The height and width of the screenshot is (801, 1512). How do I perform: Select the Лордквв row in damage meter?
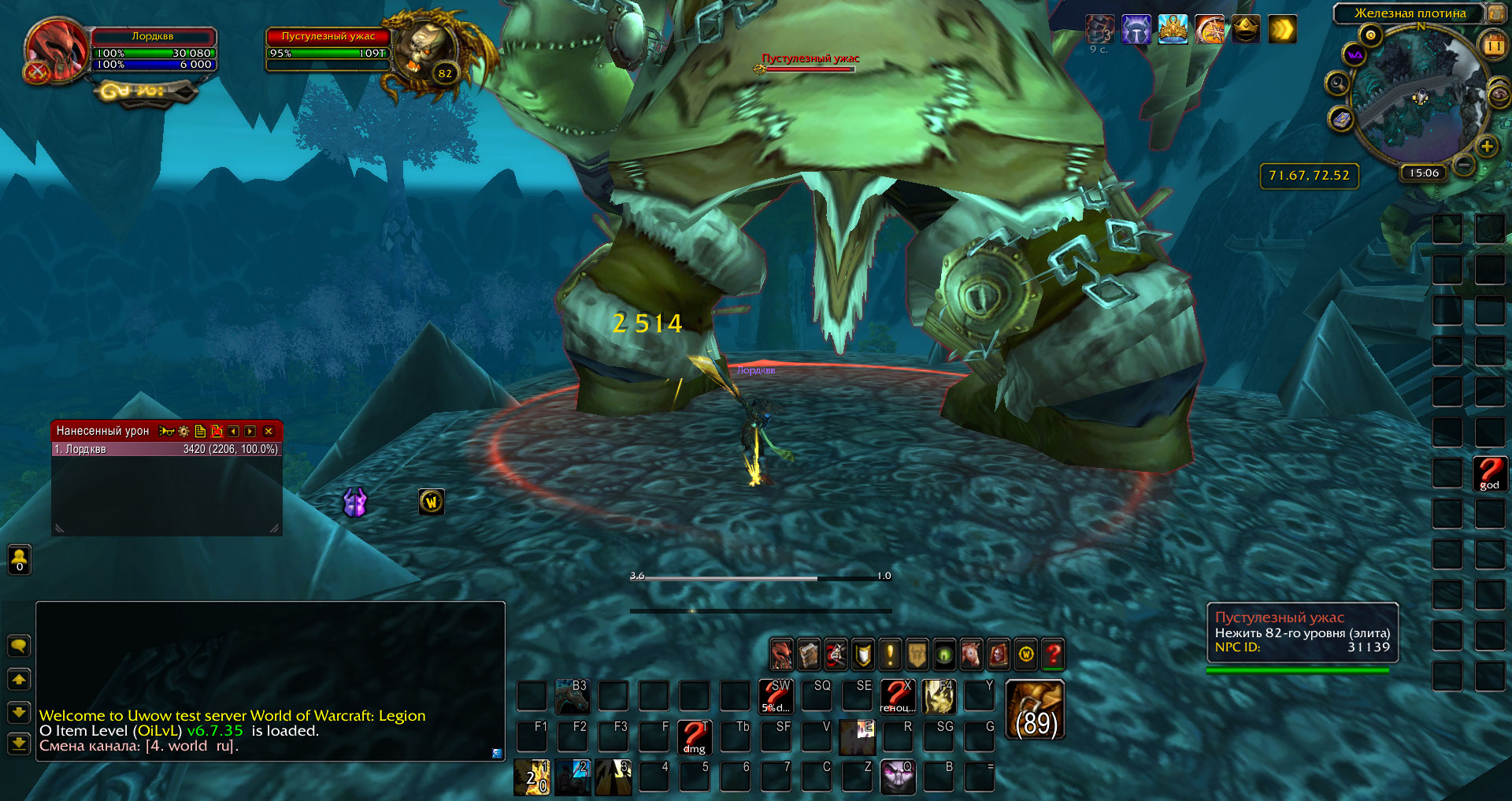click(x=166, y=449)
